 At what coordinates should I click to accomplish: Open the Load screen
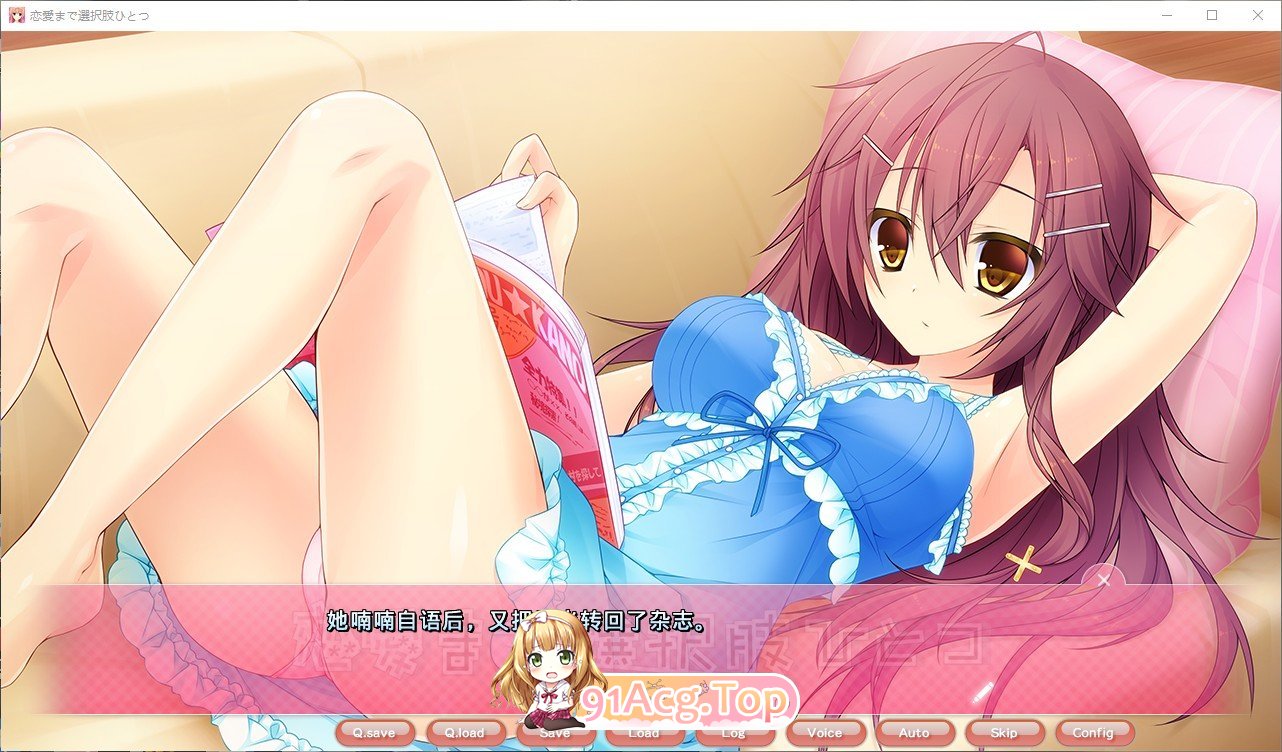[645, 732]
